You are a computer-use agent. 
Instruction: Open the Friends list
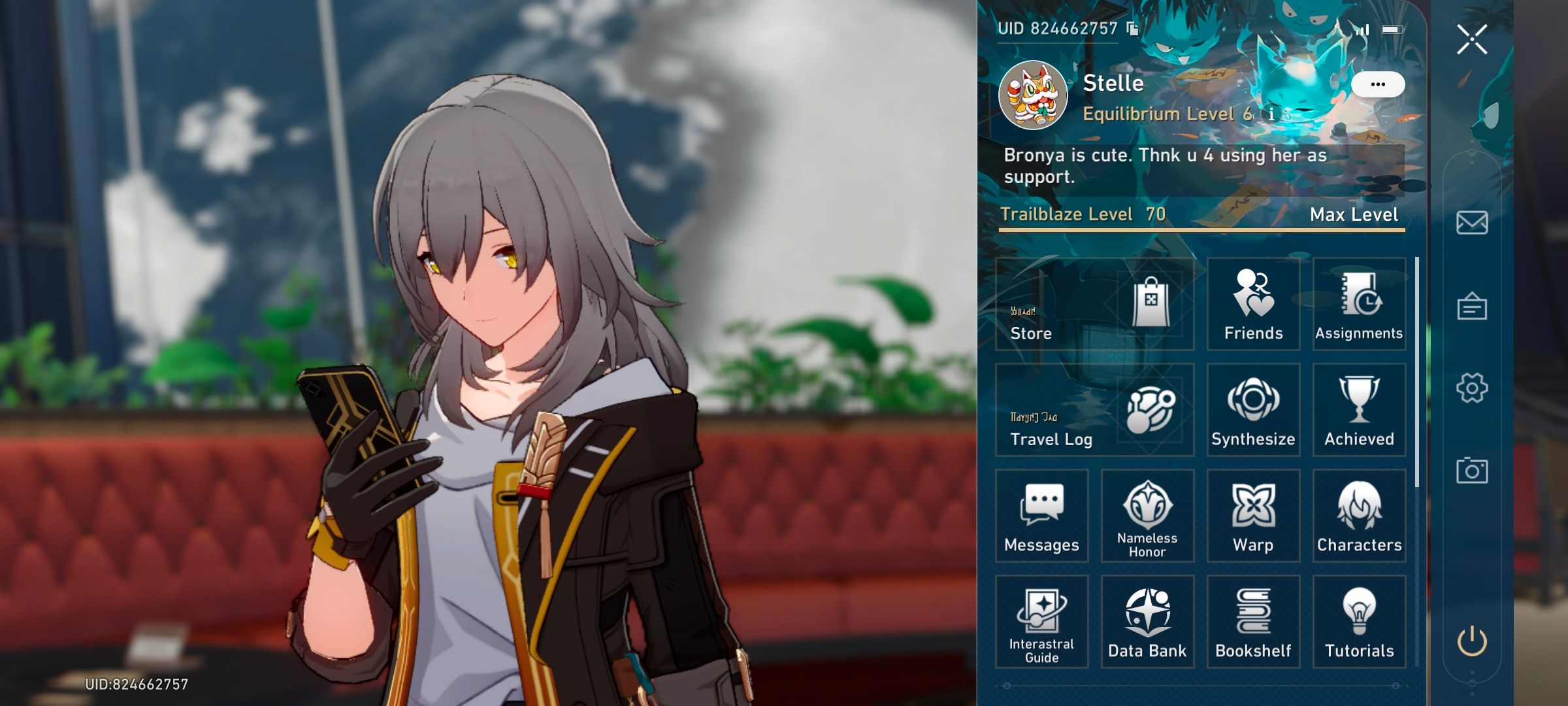(x=1253, y=305)
